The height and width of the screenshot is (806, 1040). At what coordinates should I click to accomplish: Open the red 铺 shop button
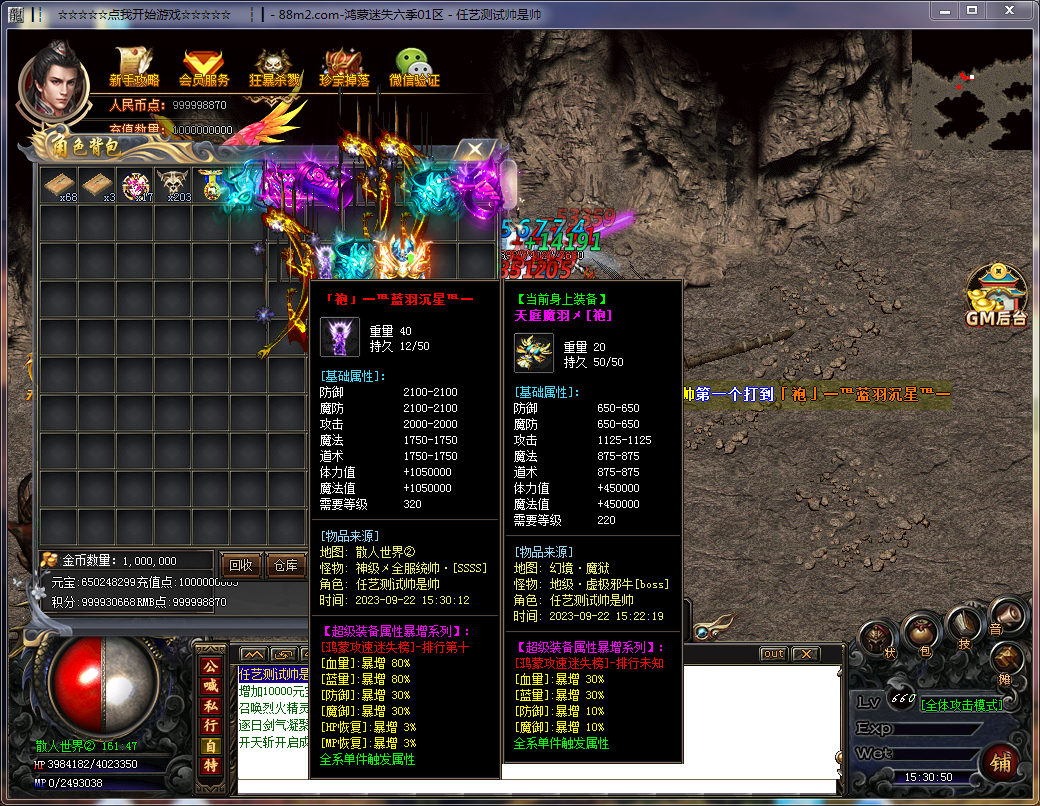tap(1001, 761)
